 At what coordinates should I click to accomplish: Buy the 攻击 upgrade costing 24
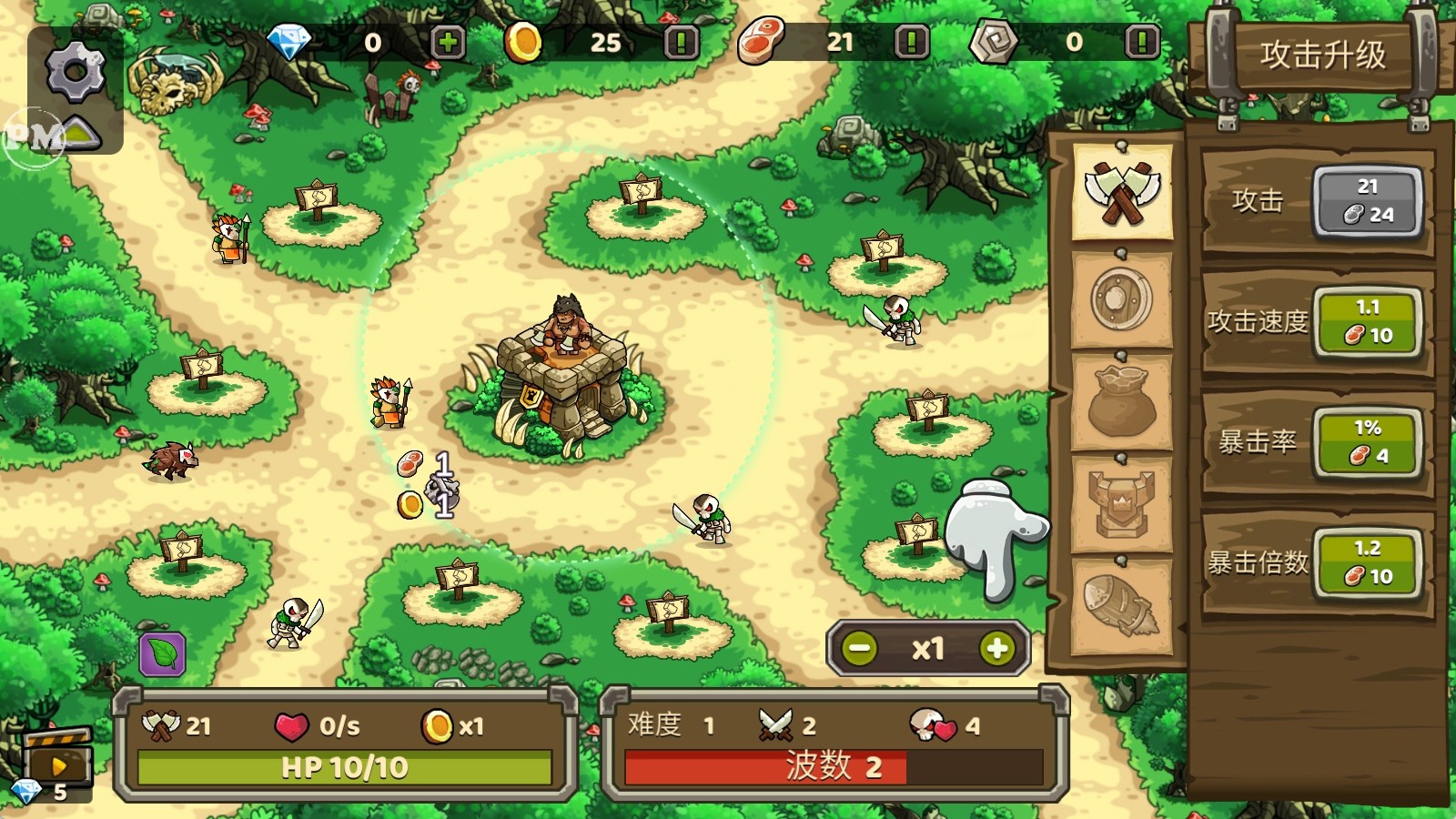1367,201
